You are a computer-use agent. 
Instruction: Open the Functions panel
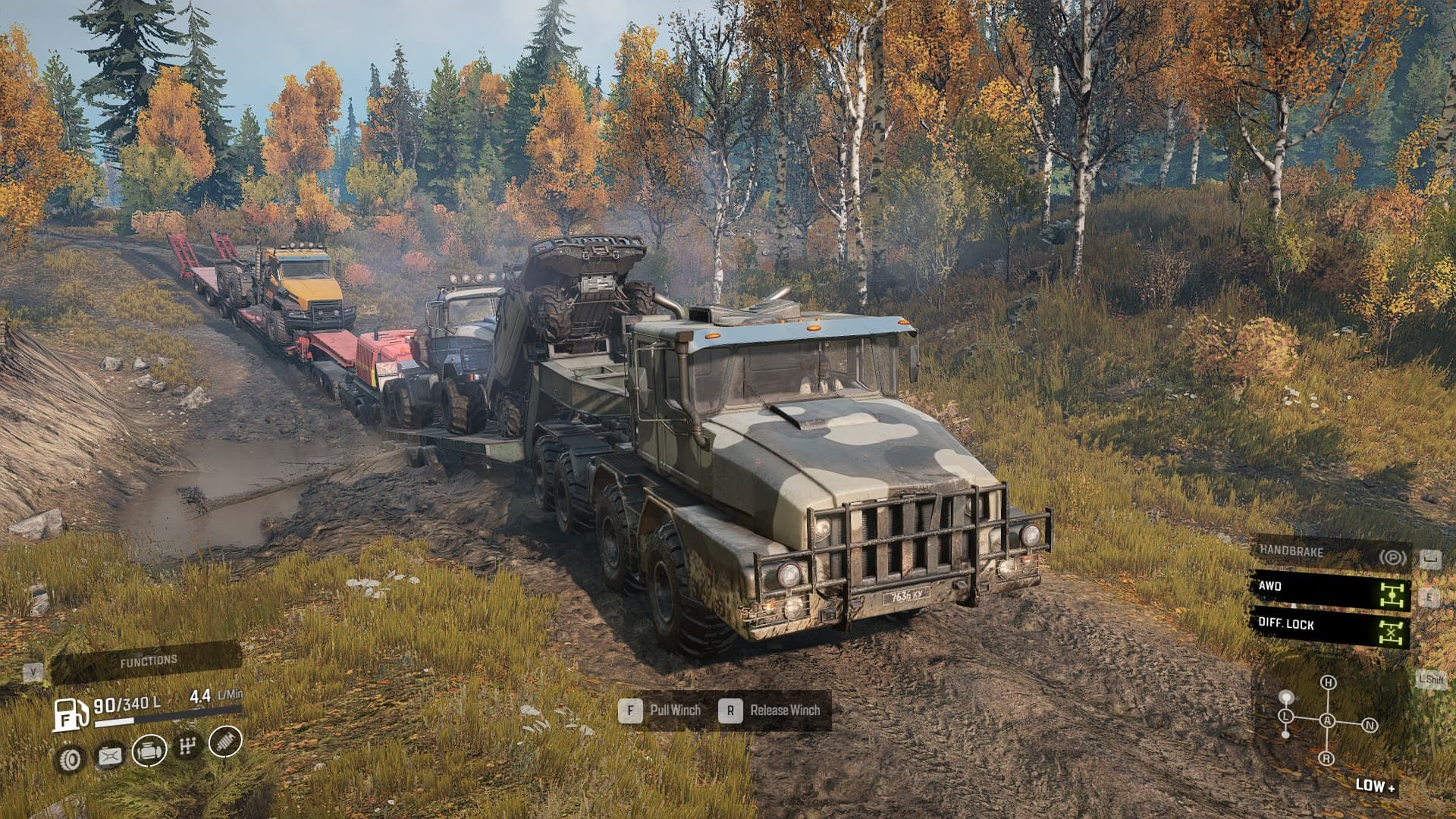(148, 661)
